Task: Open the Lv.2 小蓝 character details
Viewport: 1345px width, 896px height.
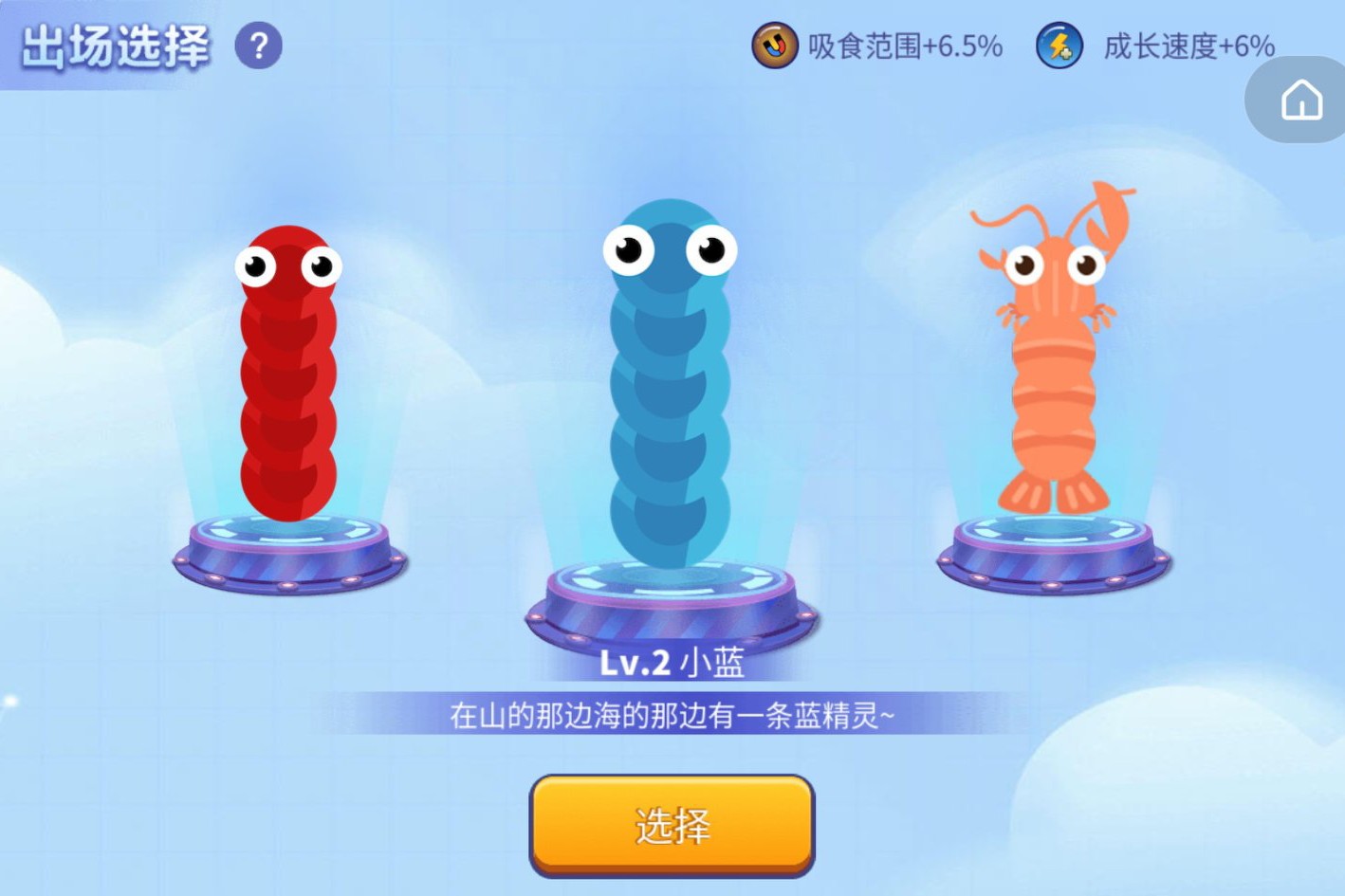Action: (671, 664)
